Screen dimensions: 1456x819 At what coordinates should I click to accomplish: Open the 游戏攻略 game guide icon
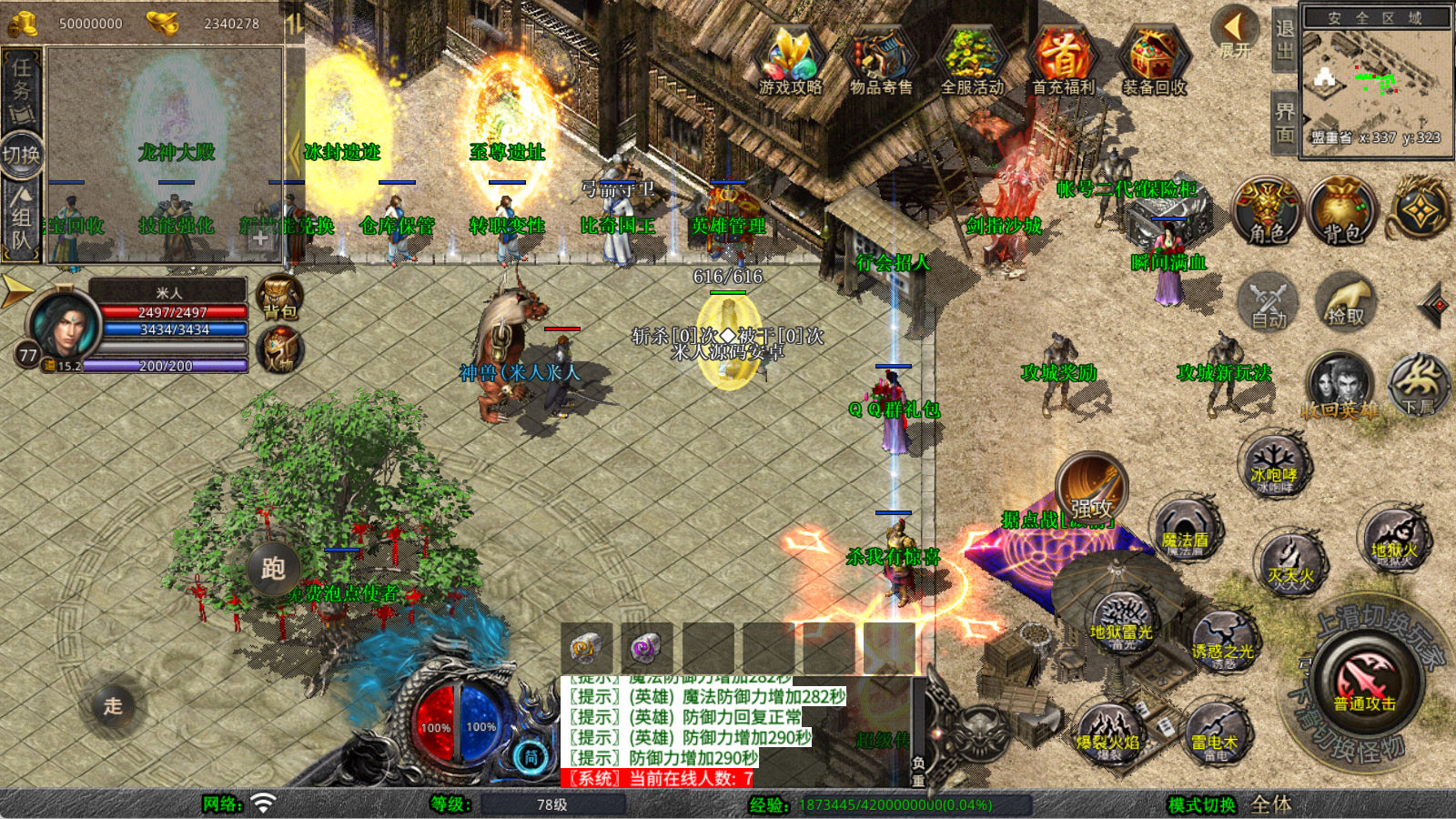pyautogui.click(x=790, y=61)
